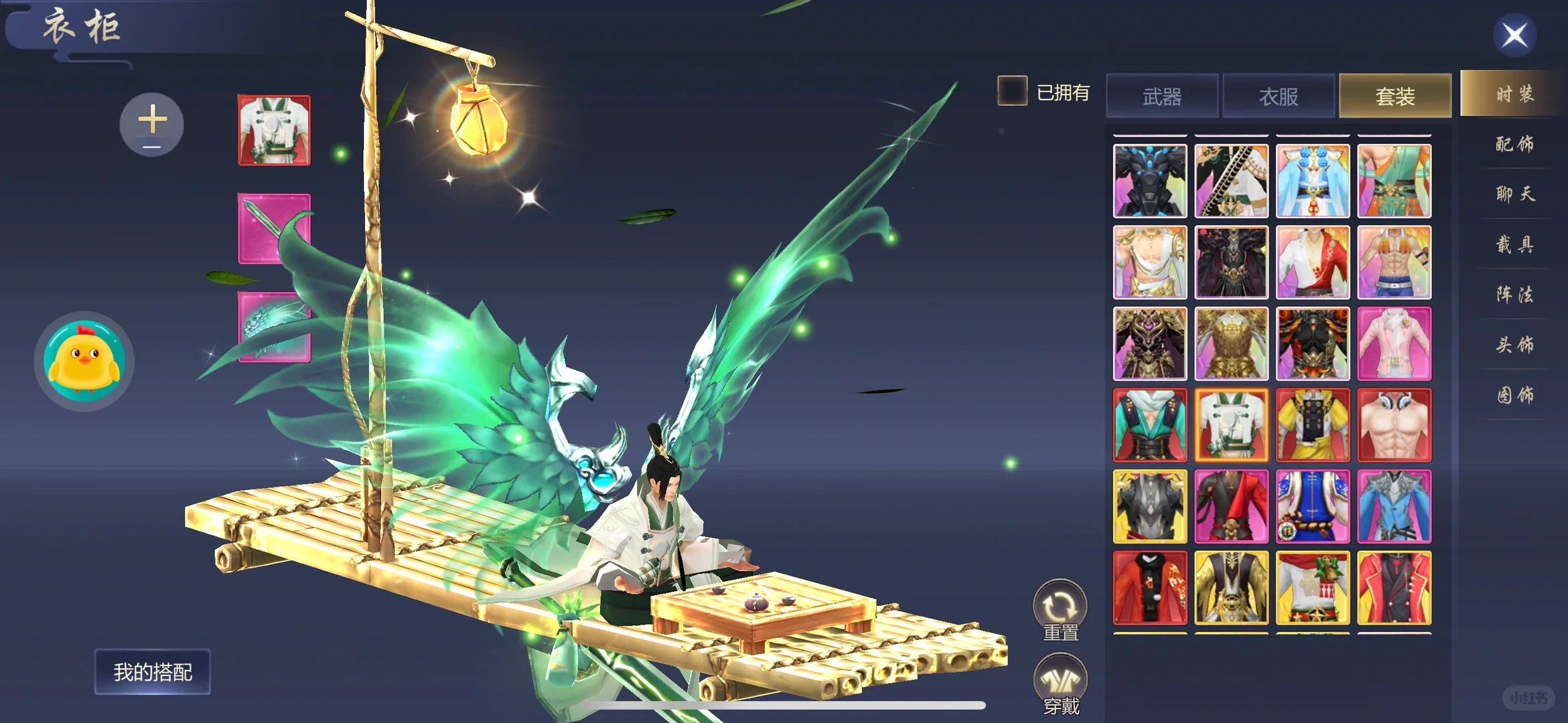The image size is (1568, 723).
Task: Select the equipped white robe slot
Action: 275,131
